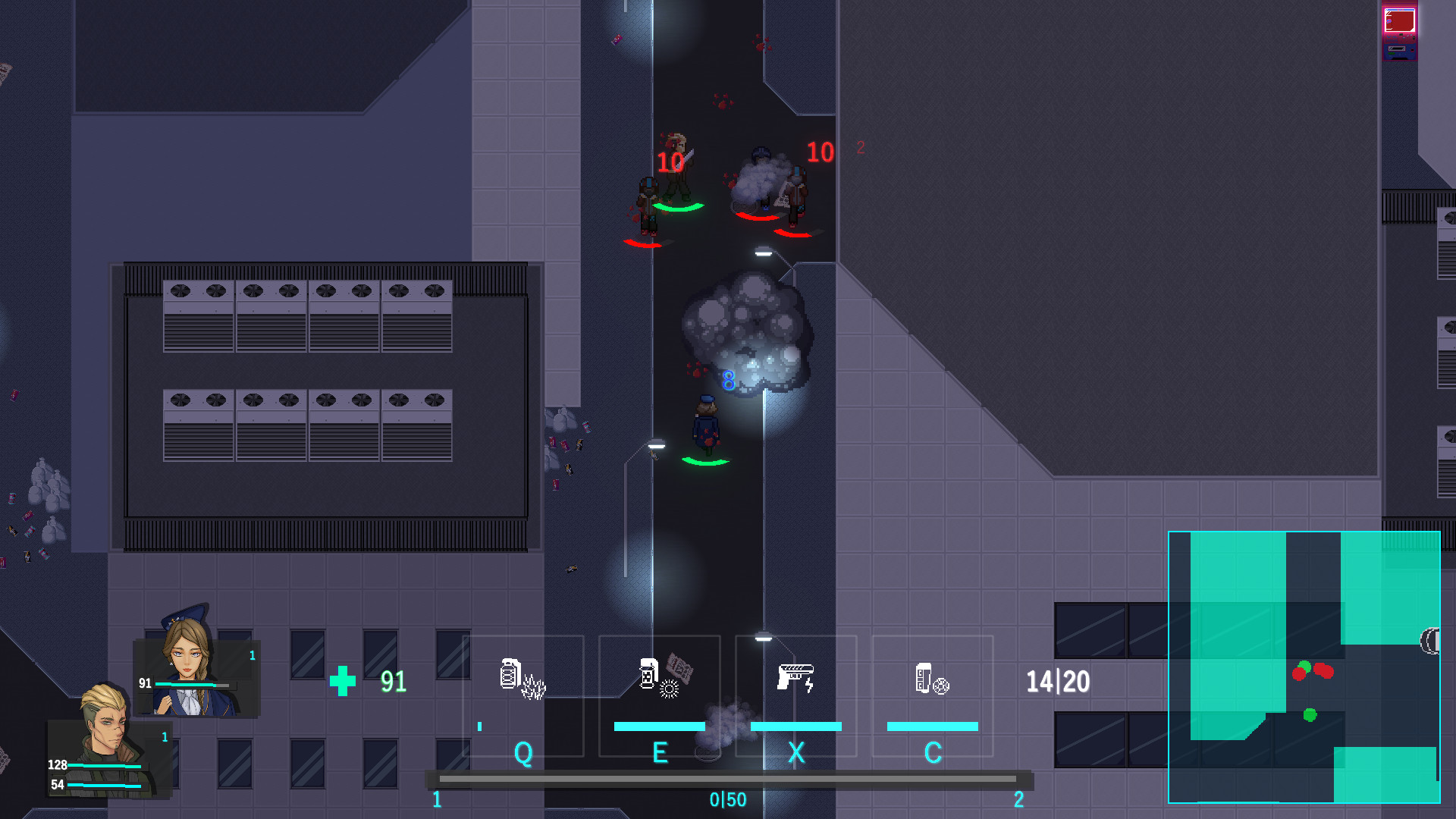Click the green health cross icon
Viewport: 1456px width, 819px height.
coord(344,682)
